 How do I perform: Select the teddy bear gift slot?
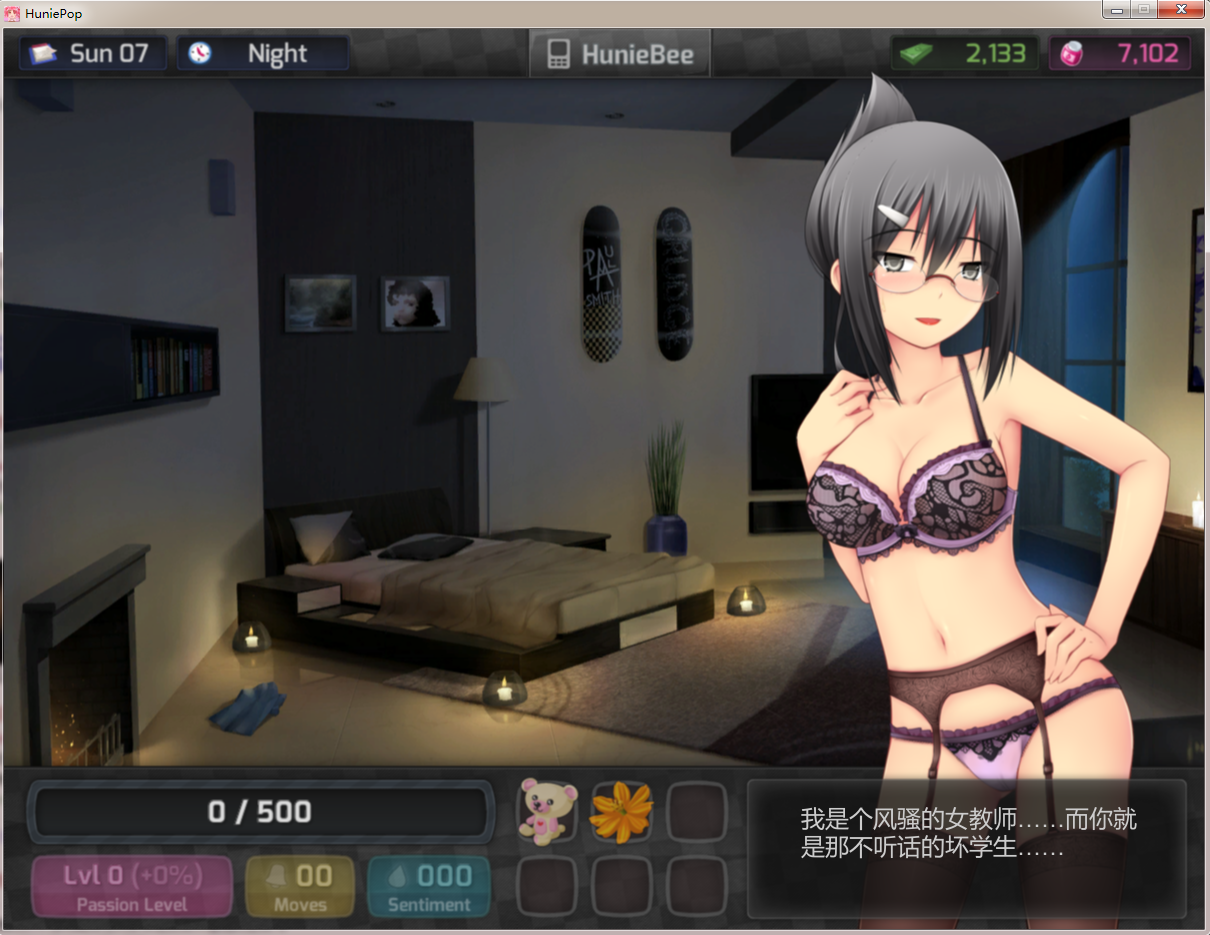[547, 811]
